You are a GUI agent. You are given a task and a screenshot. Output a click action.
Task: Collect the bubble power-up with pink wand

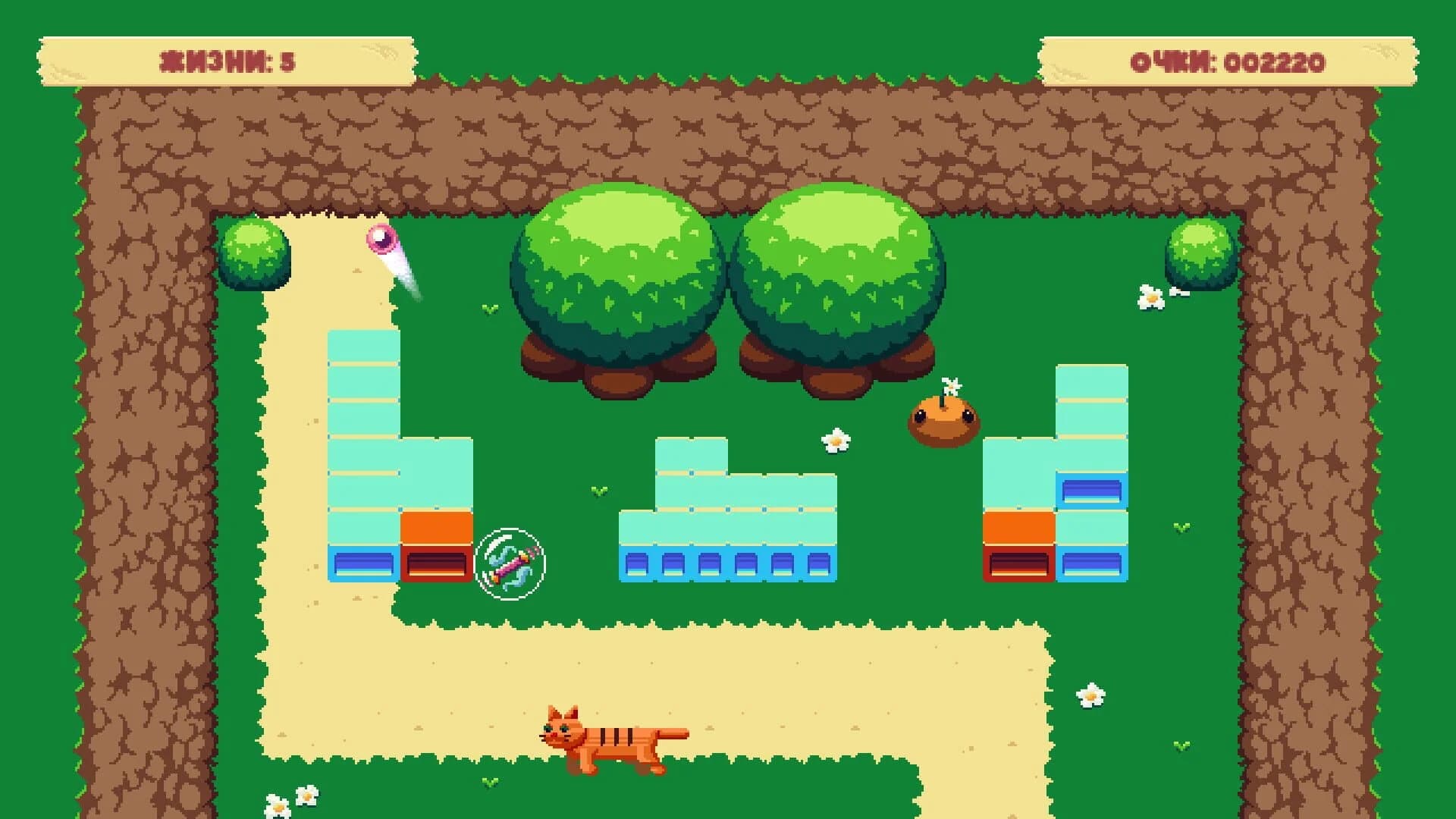(x=510, y=565)
